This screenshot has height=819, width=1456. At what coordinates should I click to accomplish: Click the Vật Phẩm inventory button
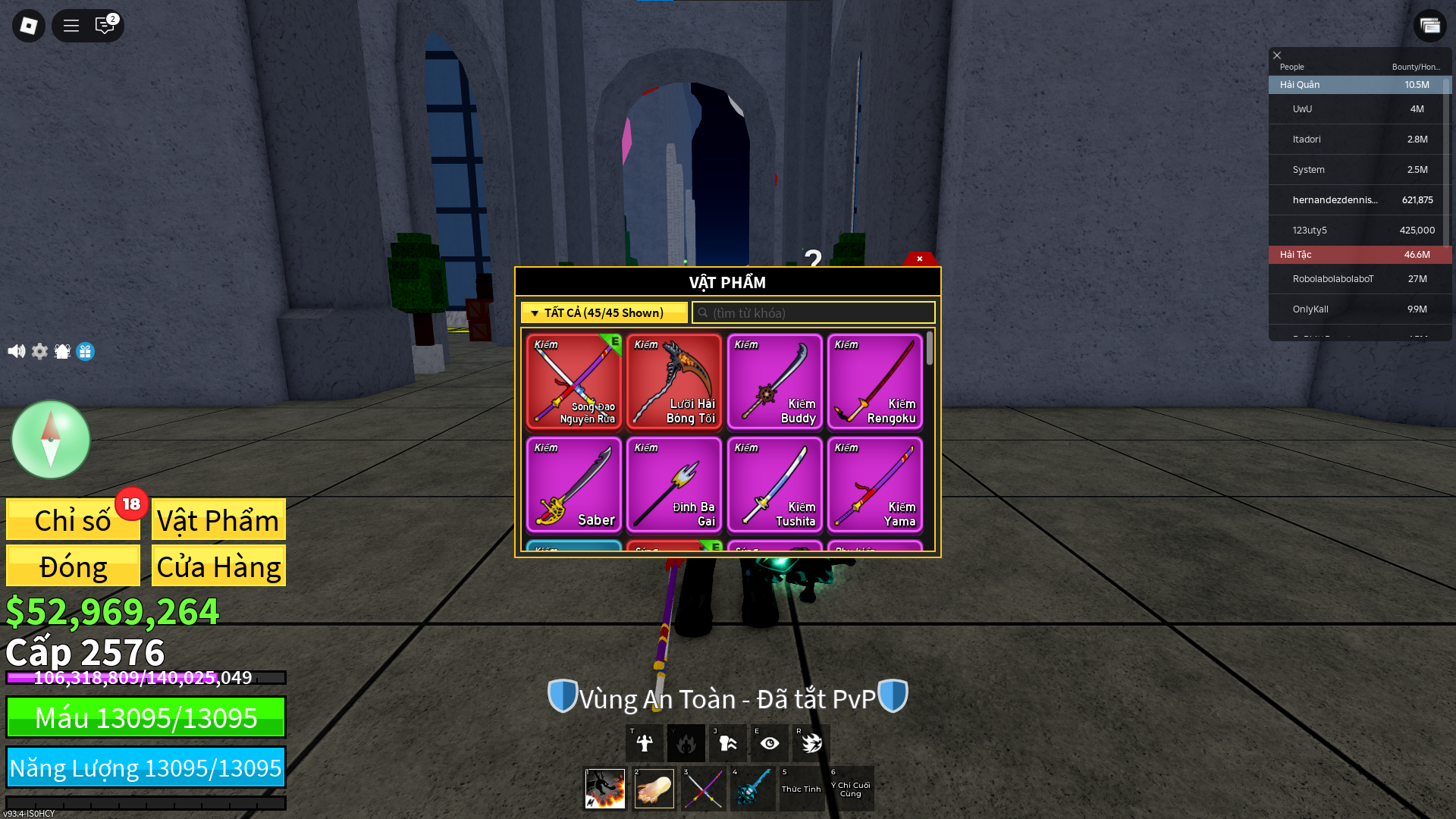(x=218, y=520)
